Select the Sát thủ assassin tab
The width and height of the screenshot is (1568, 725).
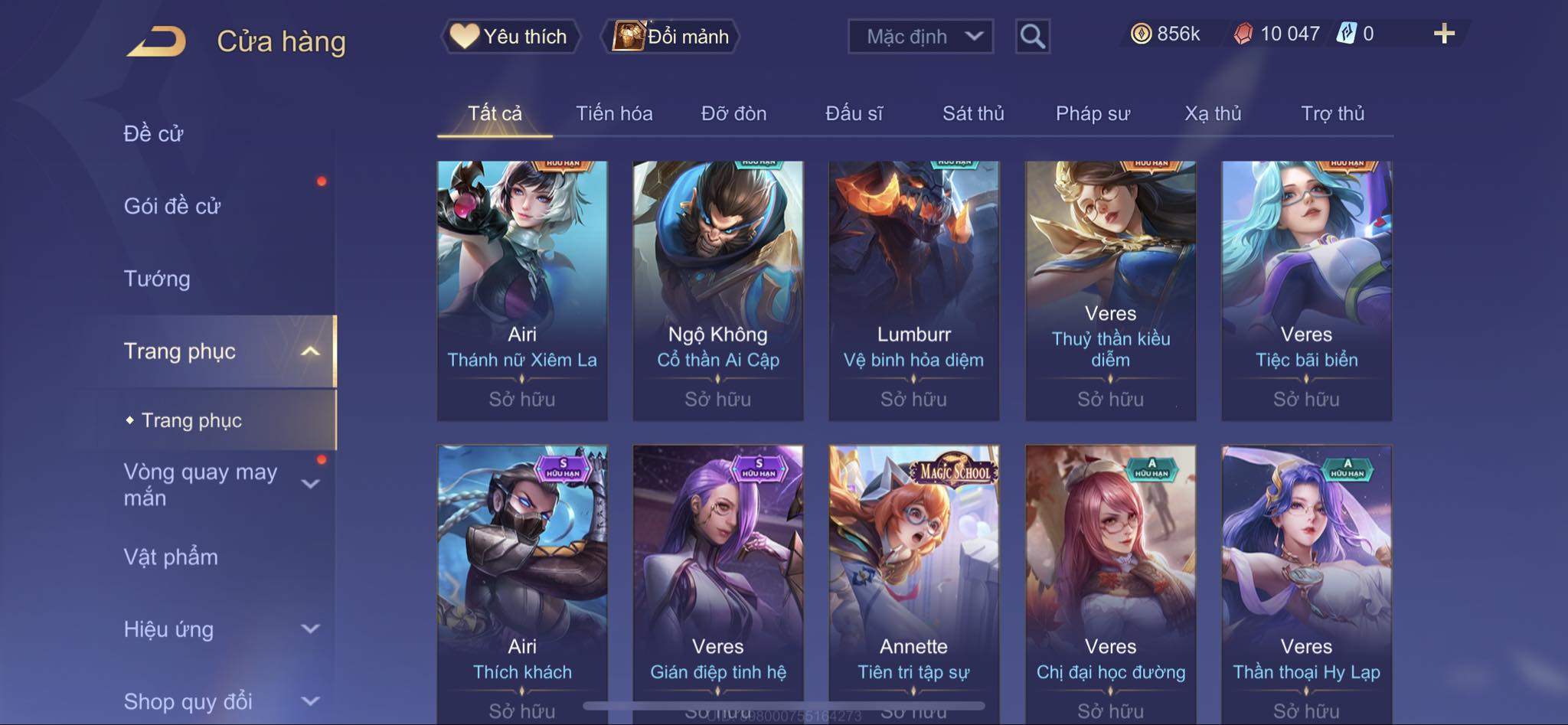(972, 114)
